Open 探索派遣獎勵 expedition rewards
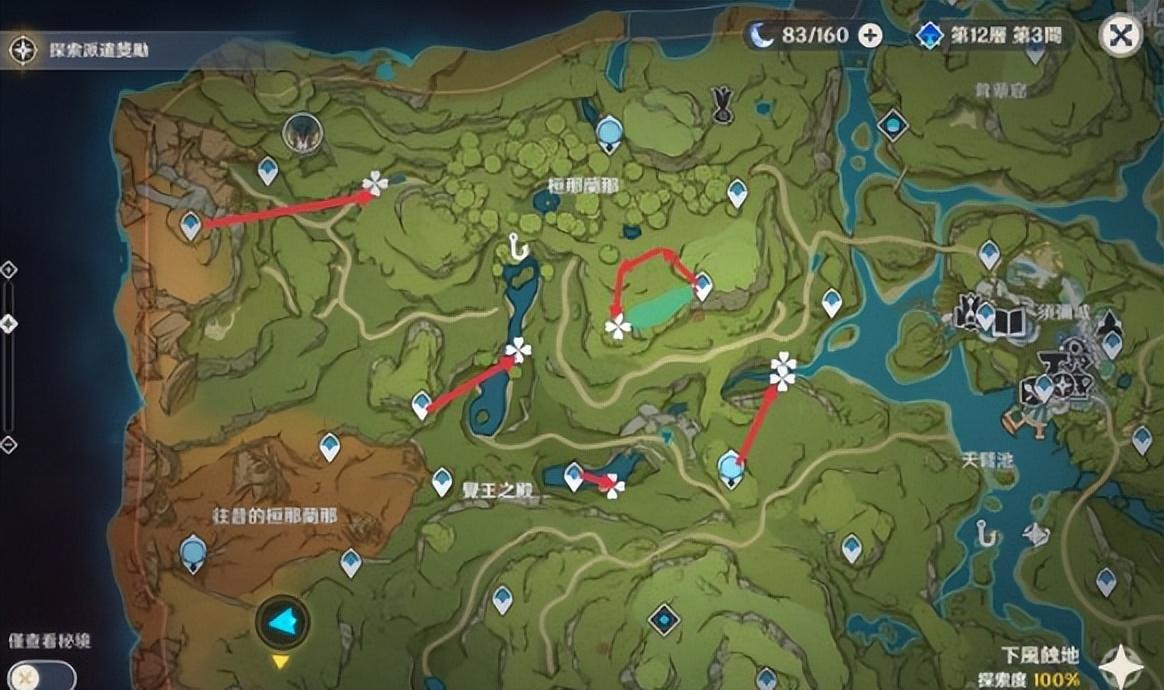Viewport: 1164px width, 690px height. [80, 49]
